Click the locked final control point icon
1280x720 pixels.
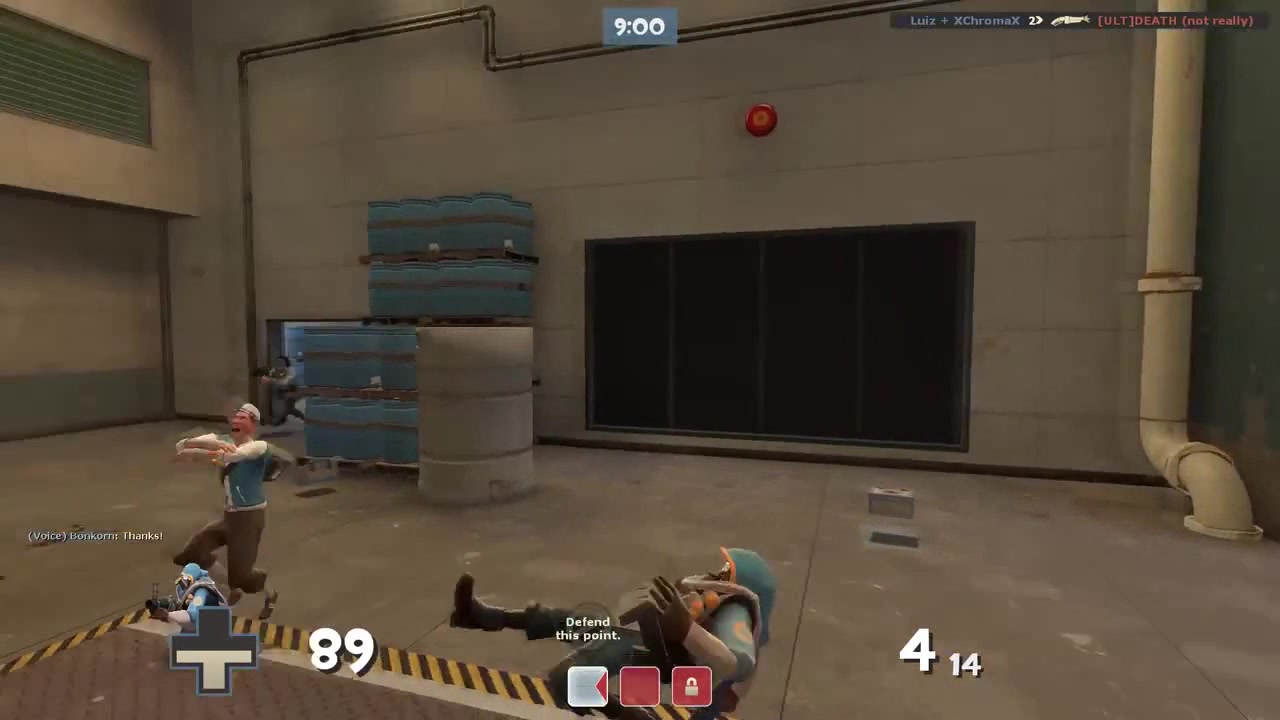[691, 685]
